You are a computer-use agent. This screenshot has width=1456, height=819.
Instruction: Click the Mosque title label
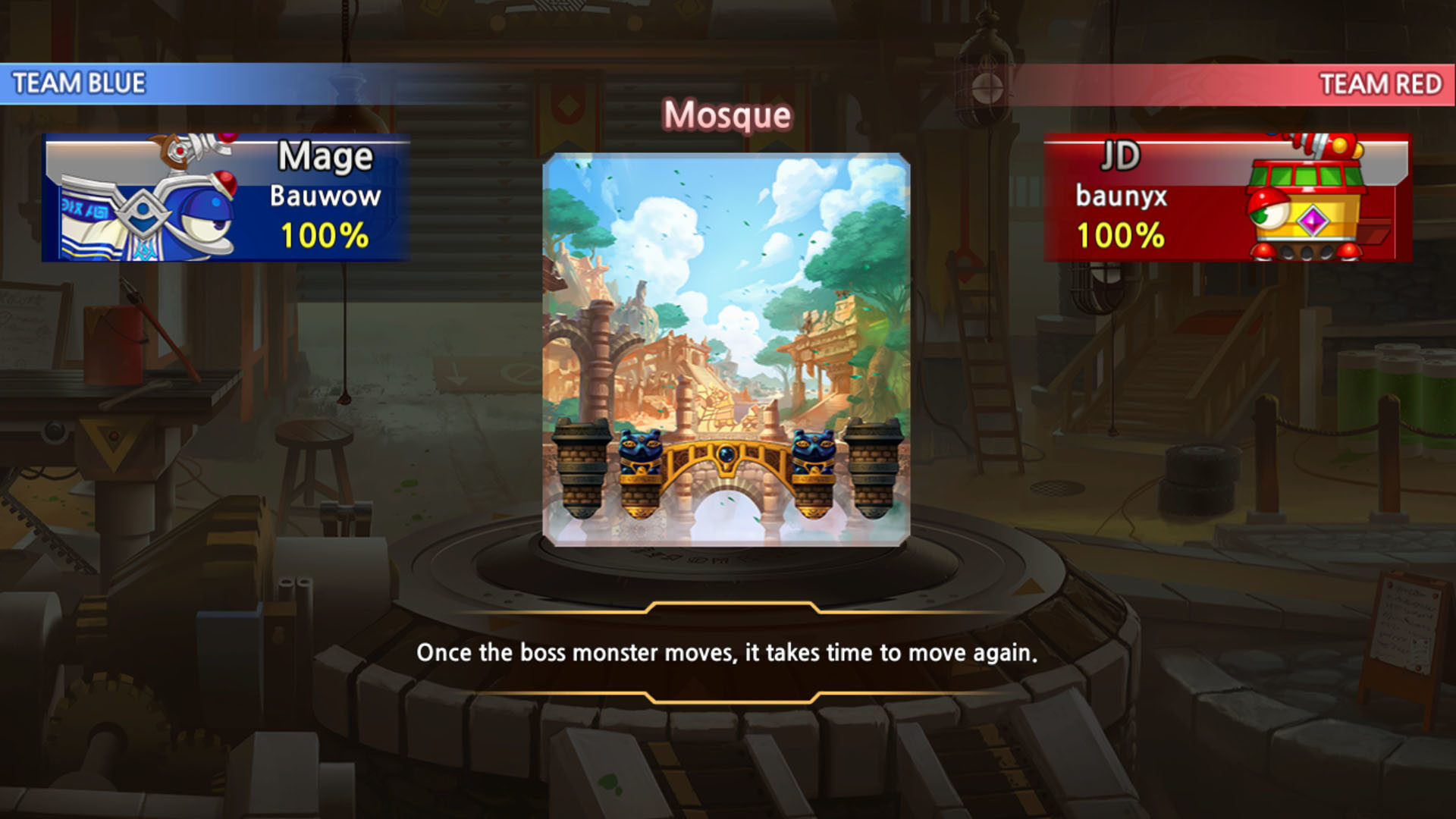(726, 114)
